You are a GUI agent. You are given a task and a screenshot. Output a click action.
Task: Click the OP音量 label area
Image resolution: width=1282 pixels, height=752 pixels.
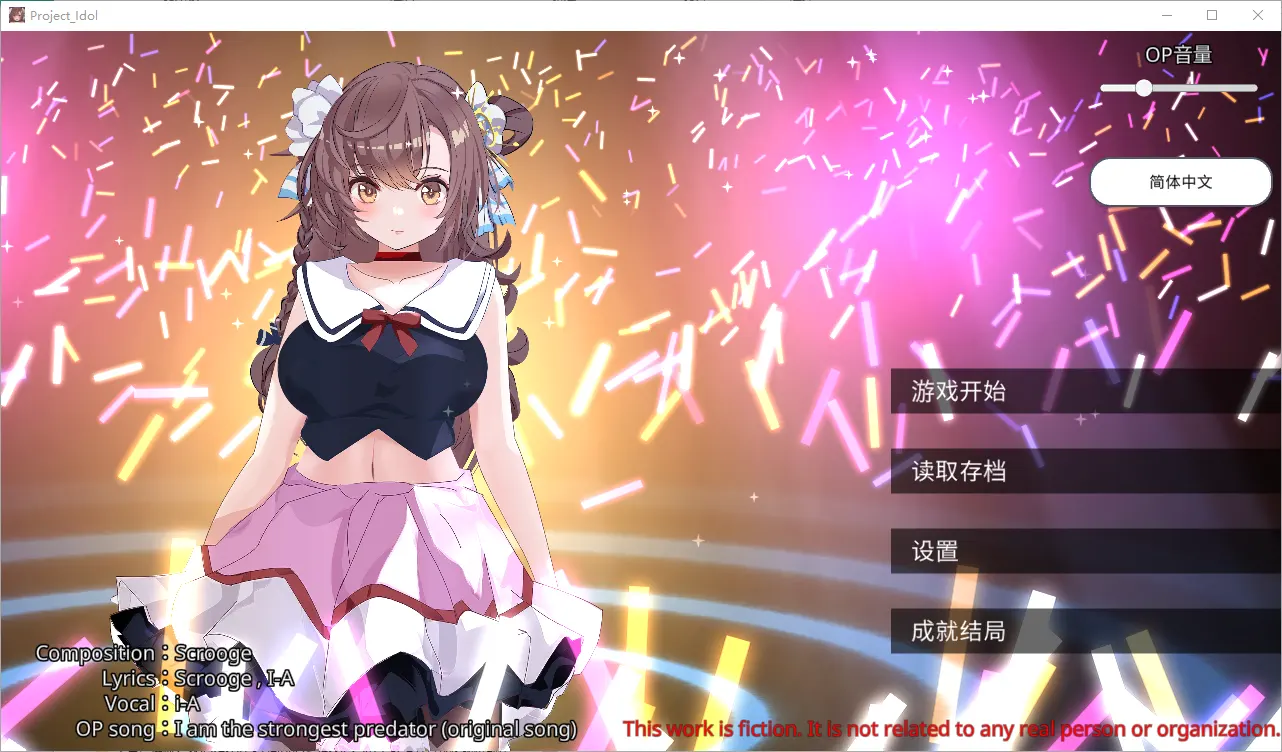1178,55
